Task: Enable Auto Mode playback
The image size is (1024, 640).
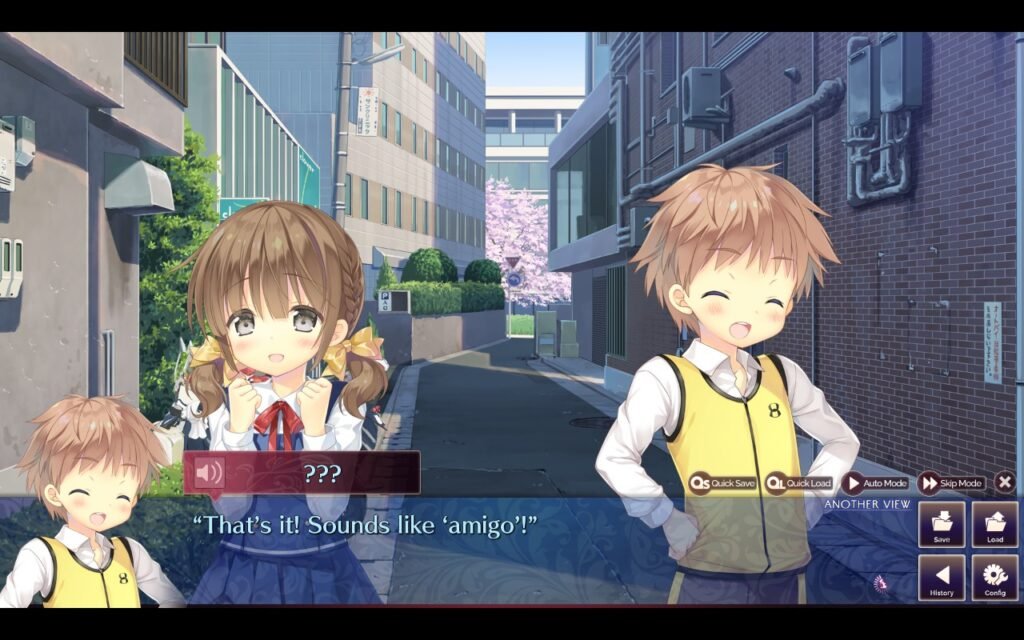Action: (x=875, y=483)
